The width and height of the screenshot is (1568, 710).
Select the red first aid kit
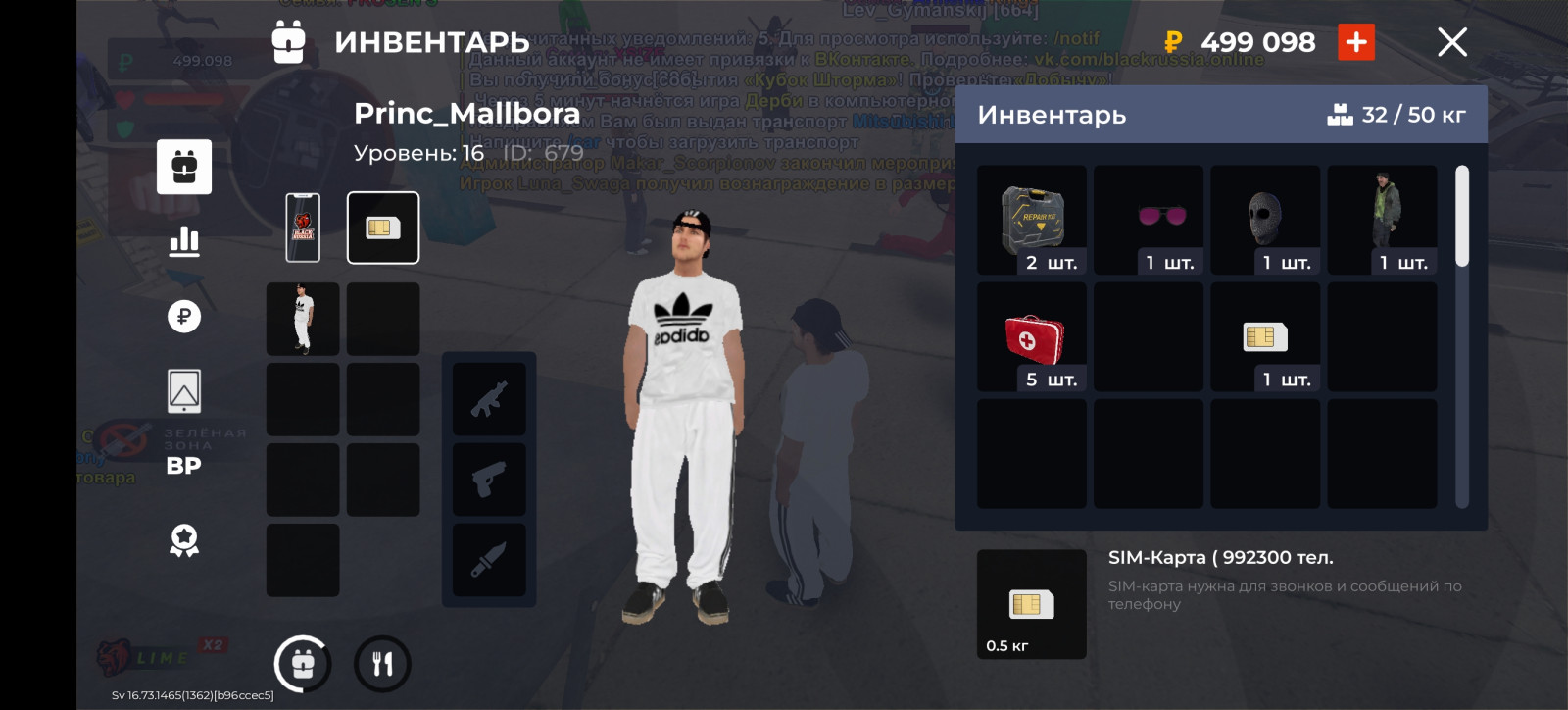click(x=1032, y=336)
